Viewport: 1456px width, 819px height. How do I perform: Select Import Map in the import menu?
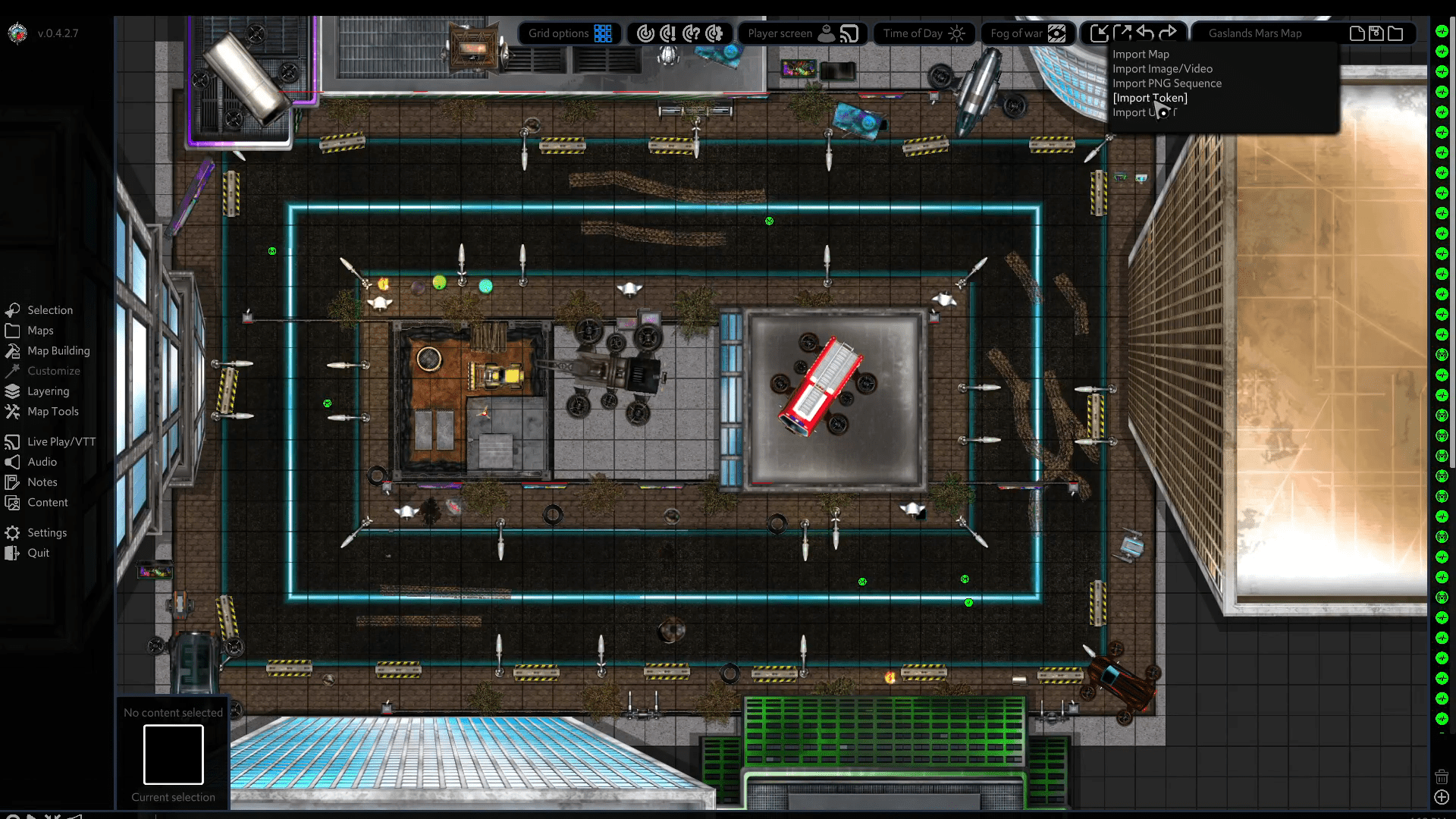(x=1141, y=55)
